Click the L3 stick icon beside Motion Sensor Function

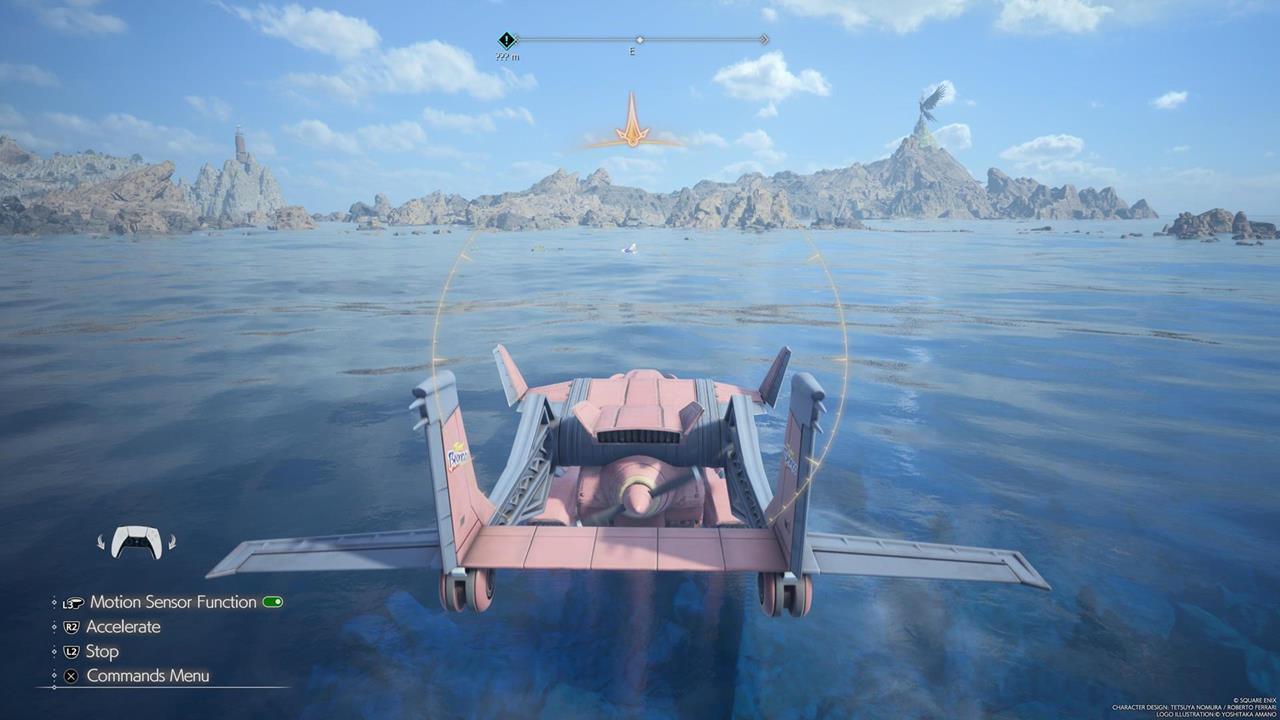74,603
